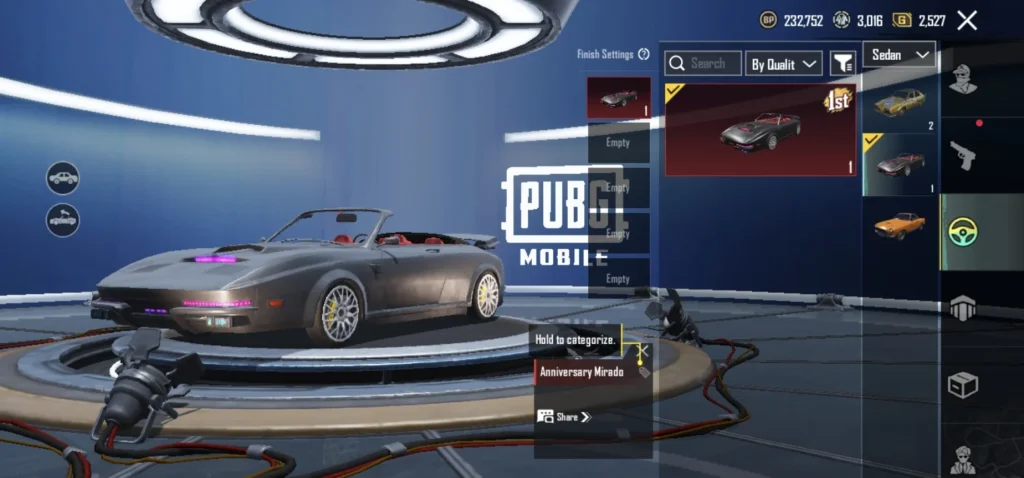Open the Finish Settings help icon
The width and height of the screenshot is (1024, 478).
[644, 55]
